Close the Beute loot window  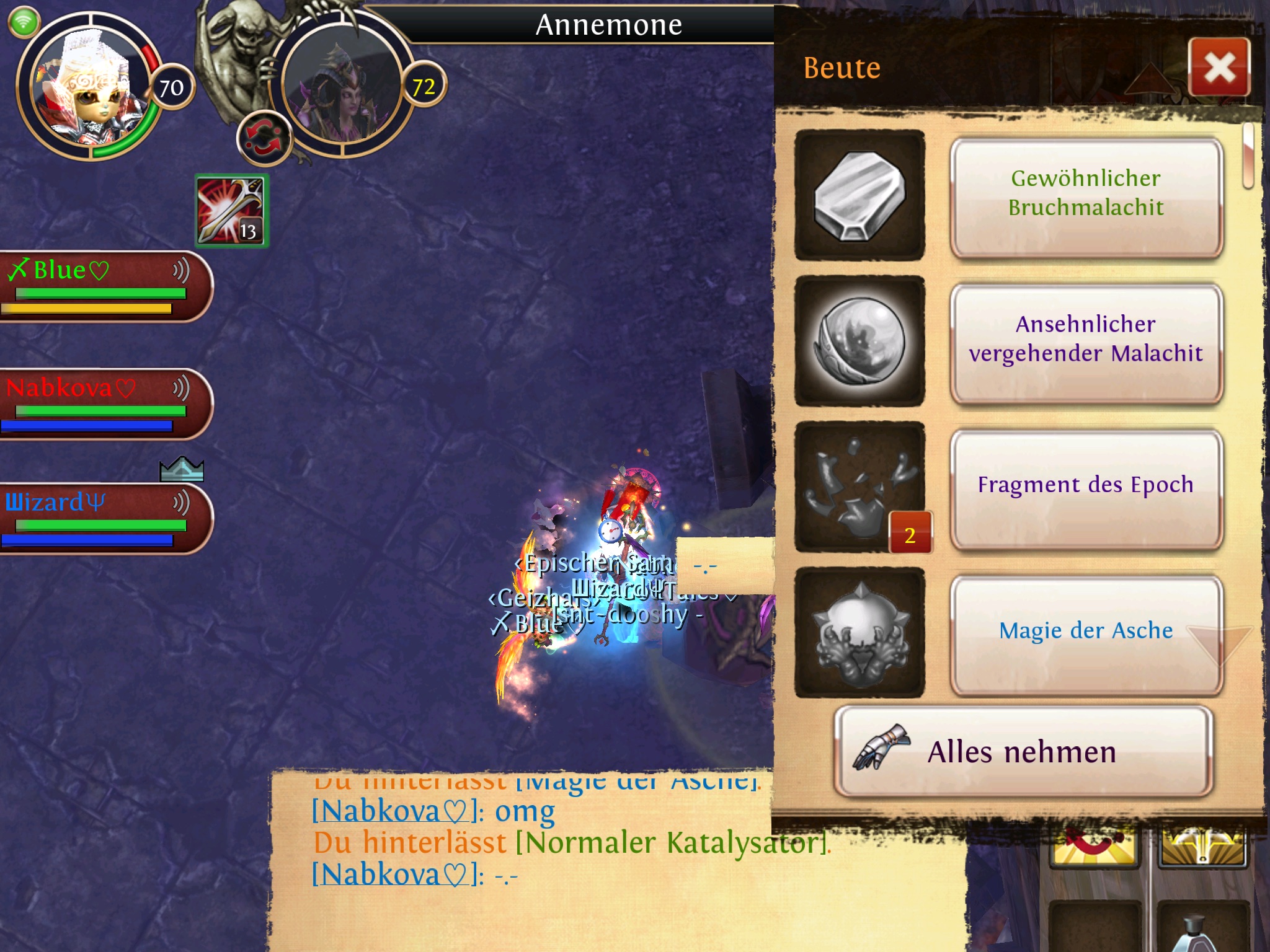click(1219, 67)
